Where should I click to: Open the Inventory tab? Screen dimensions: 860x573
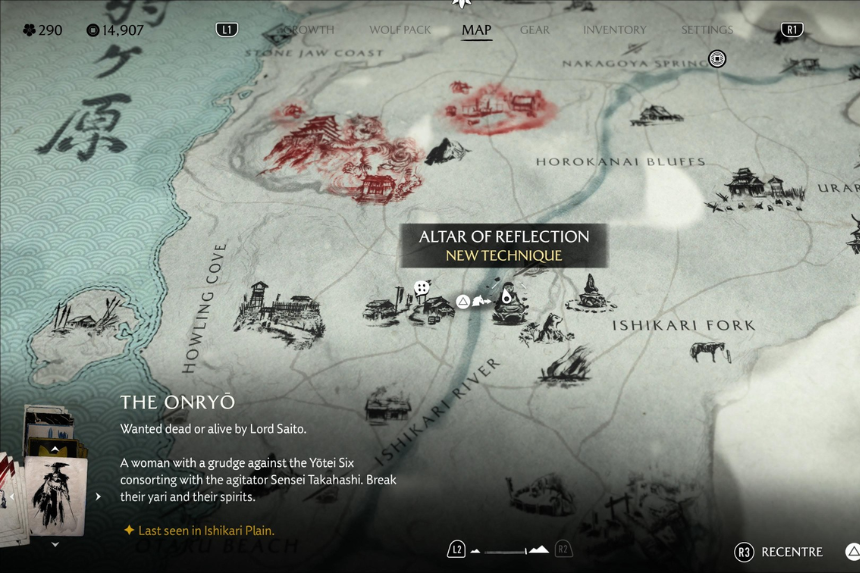[x=614, y=30]
